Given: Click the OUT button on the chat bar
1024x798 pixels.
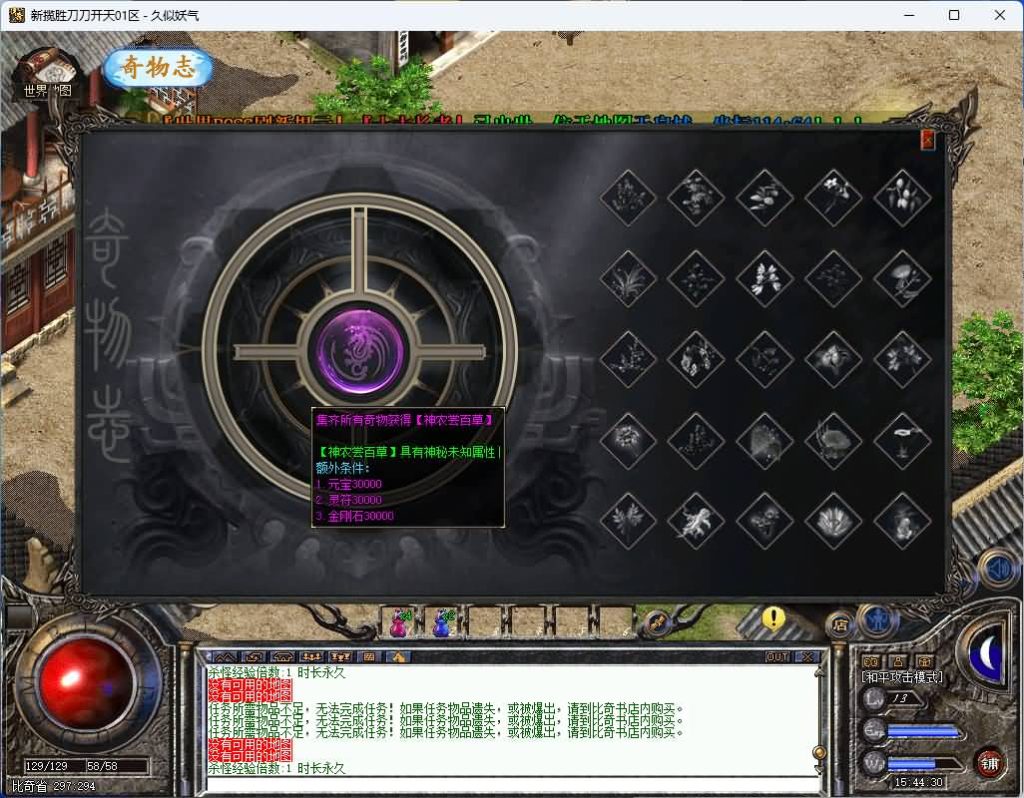Looking at the screenshot, I should pyautogui.click(x=776, y=657).
